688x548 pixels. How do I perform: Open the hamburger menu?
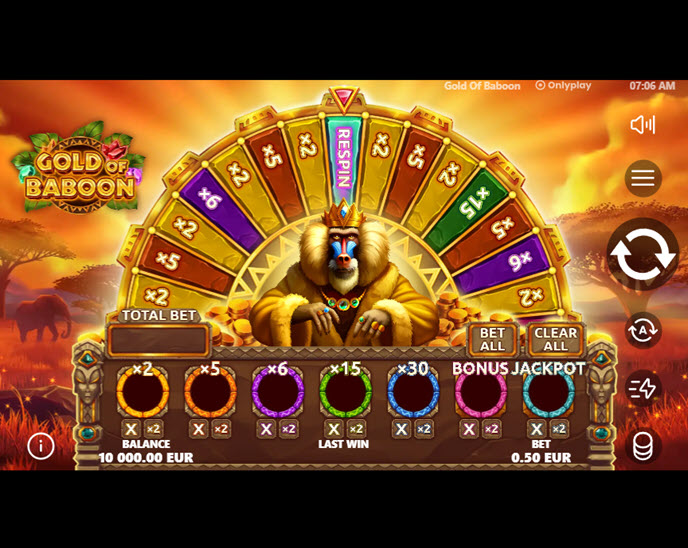(x=643, y=179)
